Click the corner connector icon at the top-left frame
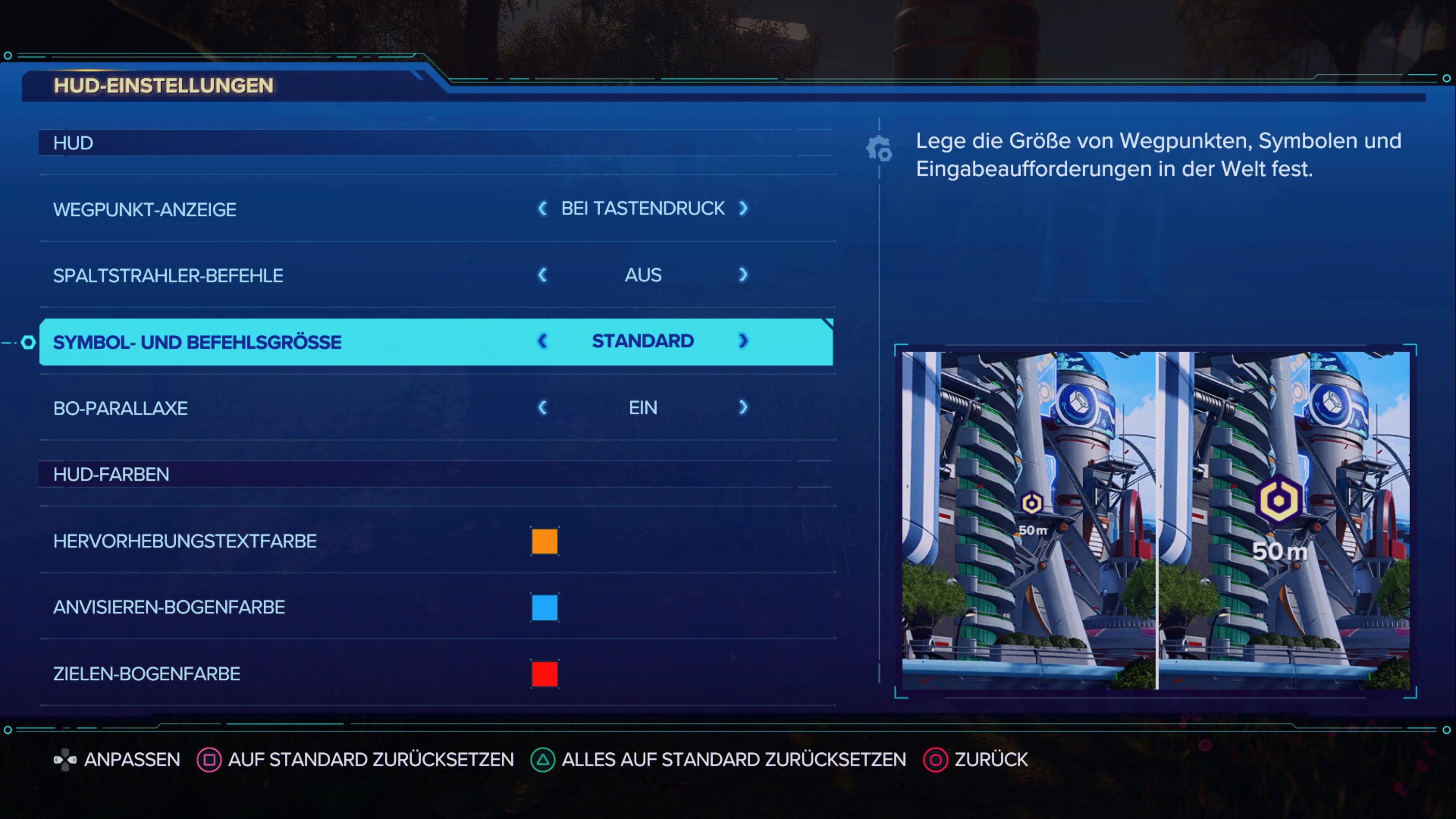1456x819 pixels. 8,55
